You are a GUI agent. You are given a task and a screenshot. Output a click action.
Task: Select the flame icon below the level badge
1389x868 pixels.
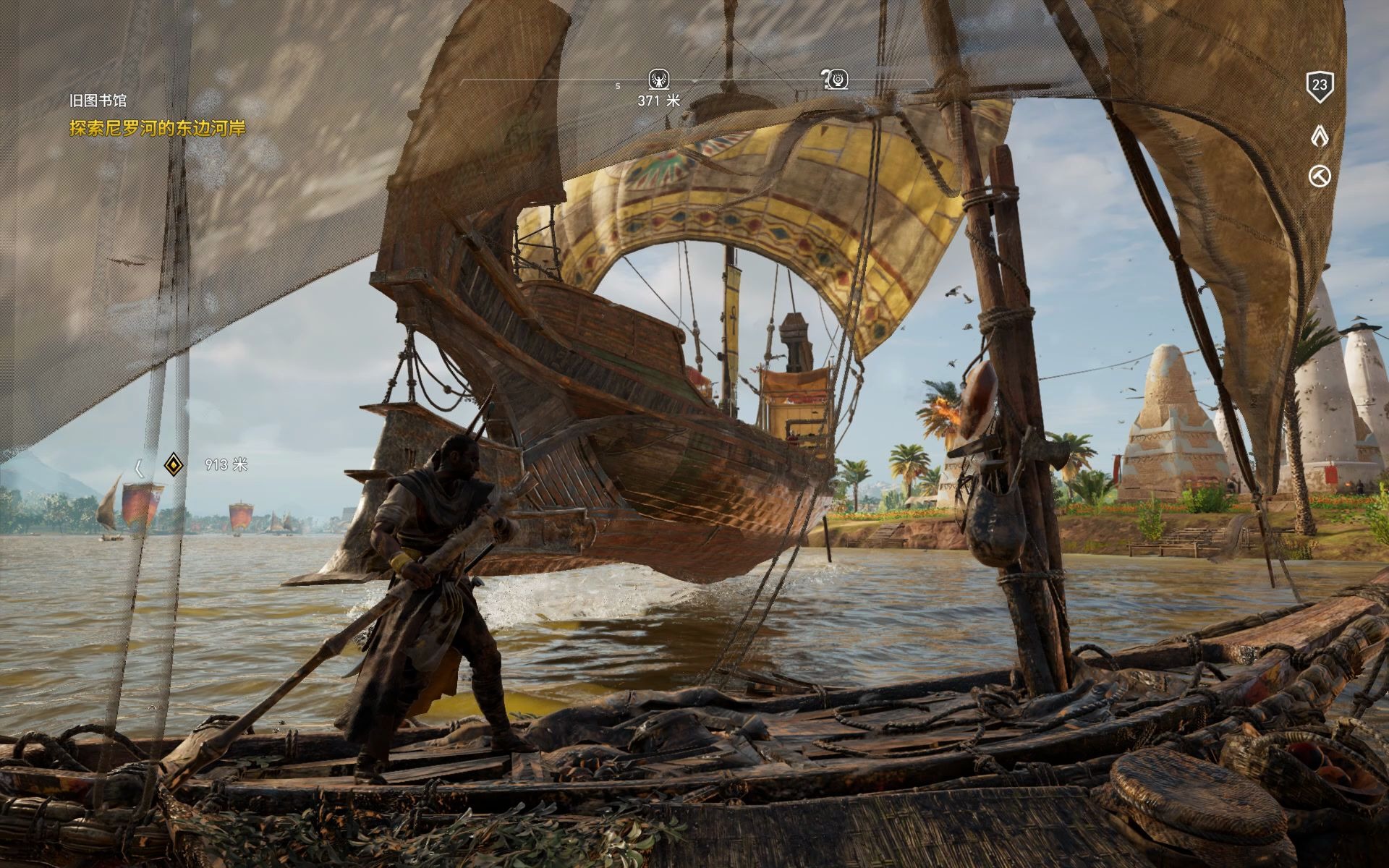pos(1320,135)
